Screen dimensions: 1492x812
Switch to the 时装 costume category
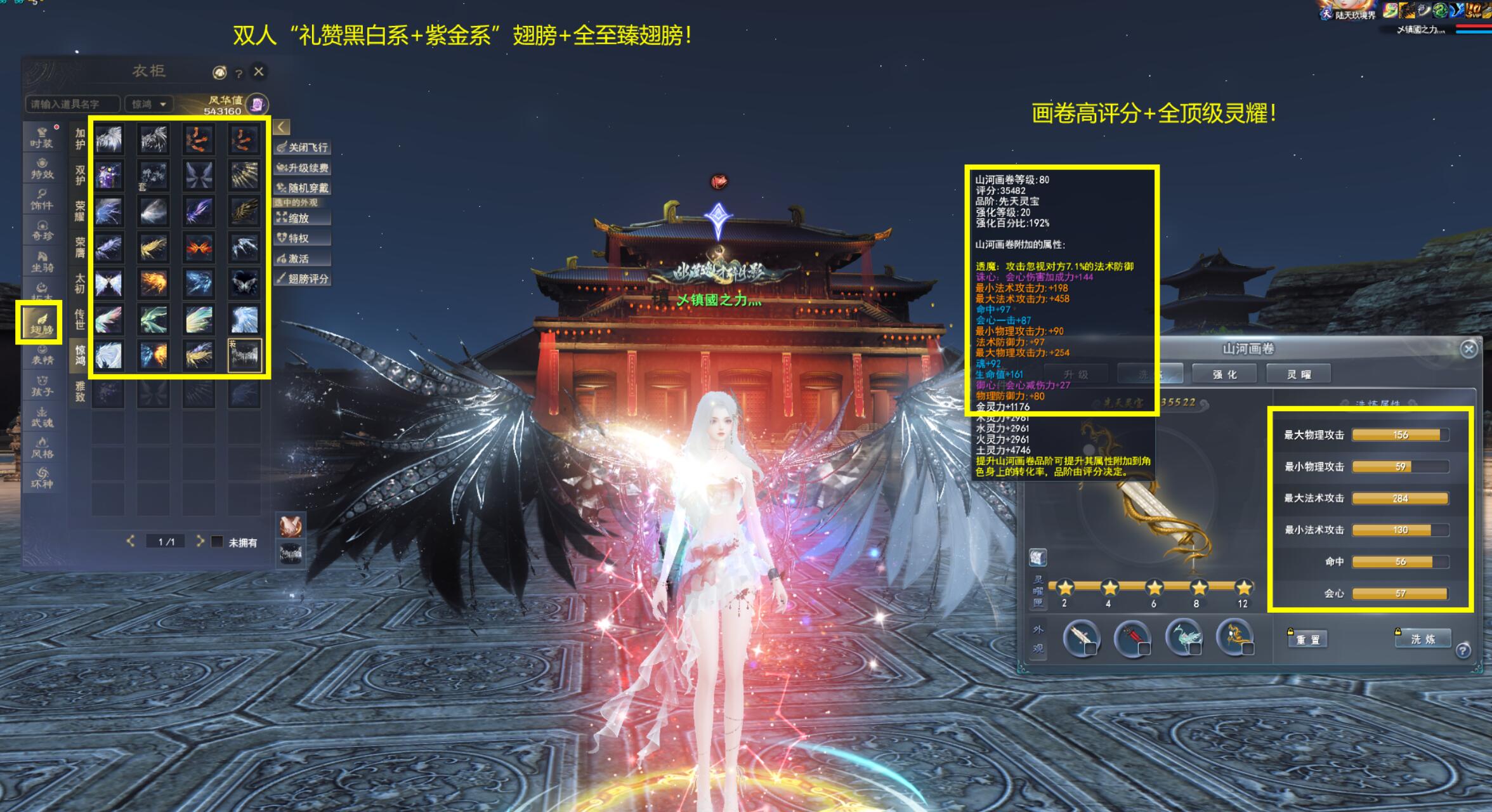pos(42,138)
